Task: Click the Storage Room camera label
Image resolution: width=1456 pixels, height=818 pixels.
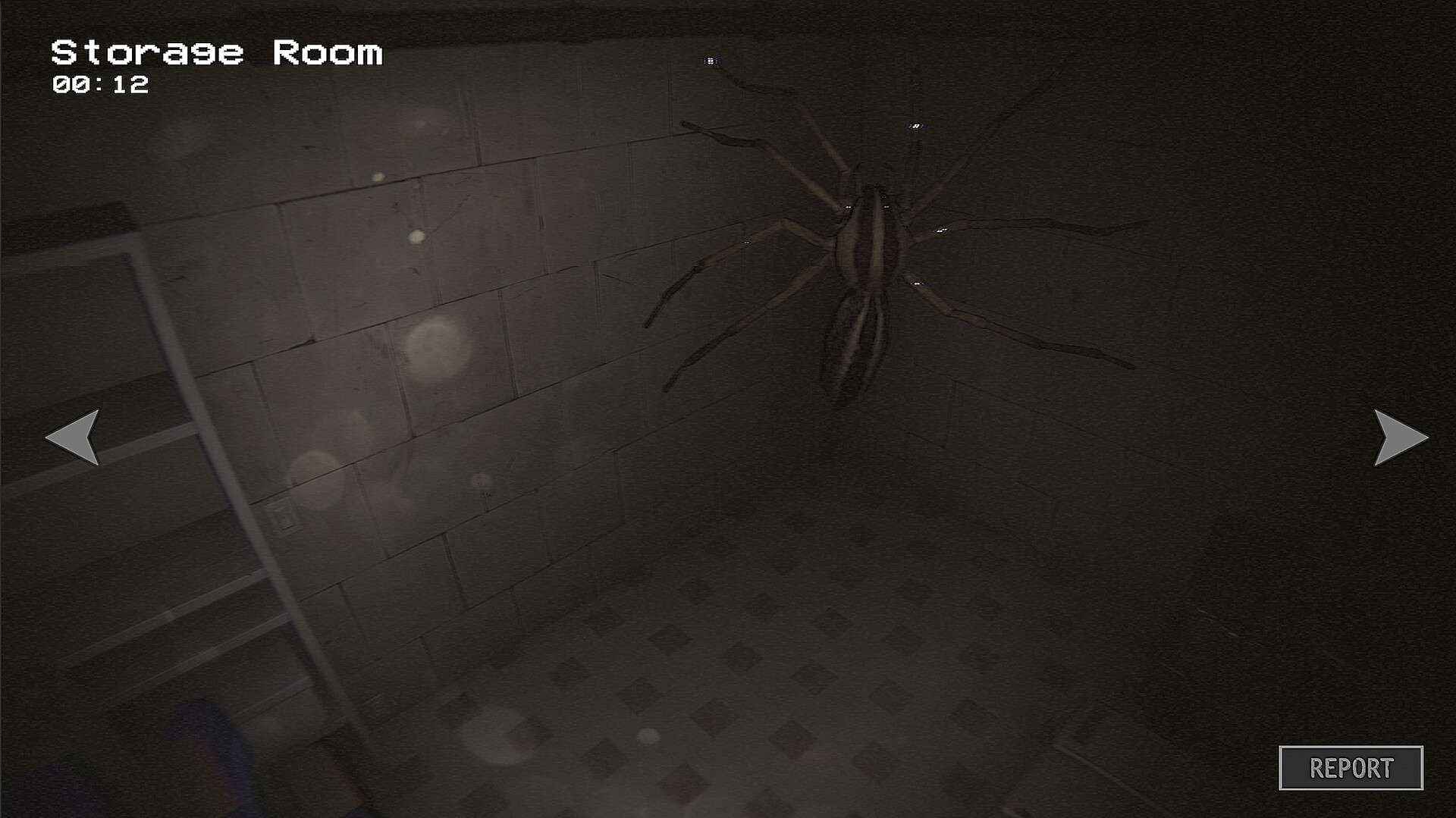Action: (215, 51)
